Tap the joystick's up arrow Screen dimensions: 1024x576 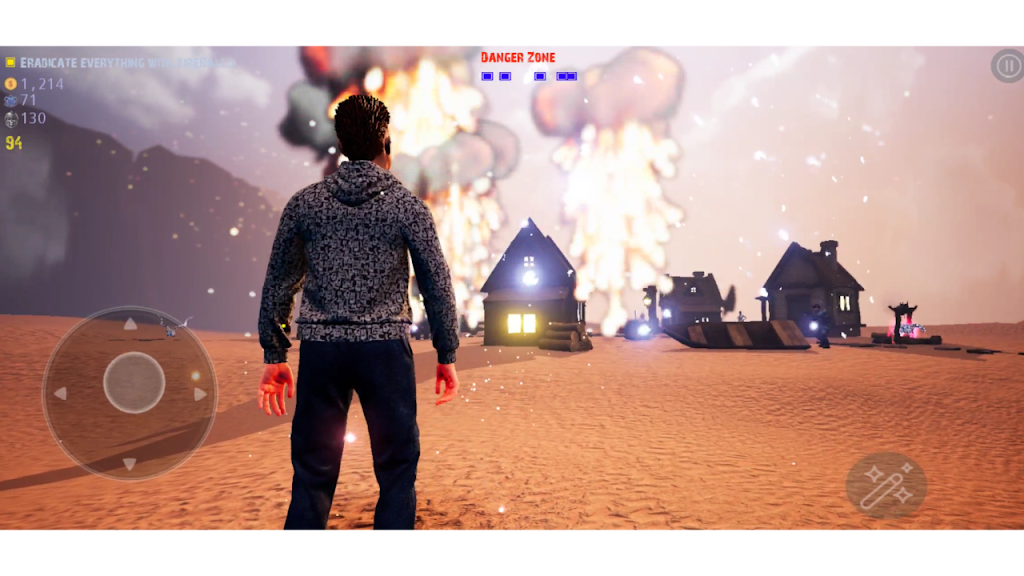point(130,324)
